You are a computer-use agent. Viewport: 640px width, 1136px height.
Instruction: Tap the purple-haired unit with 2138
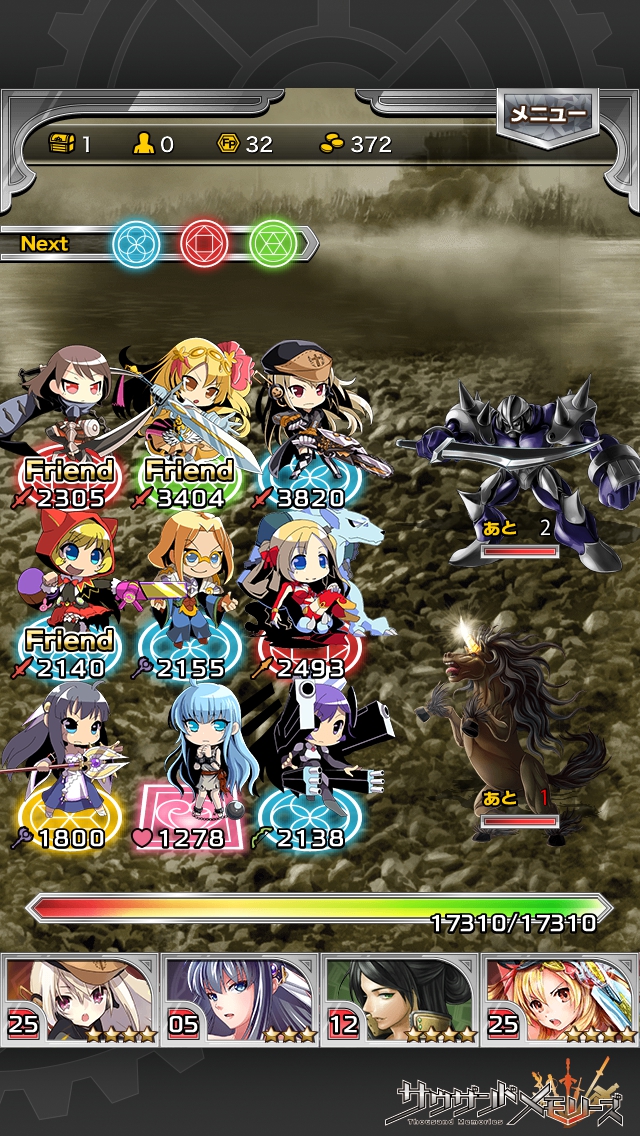(308, 765)
